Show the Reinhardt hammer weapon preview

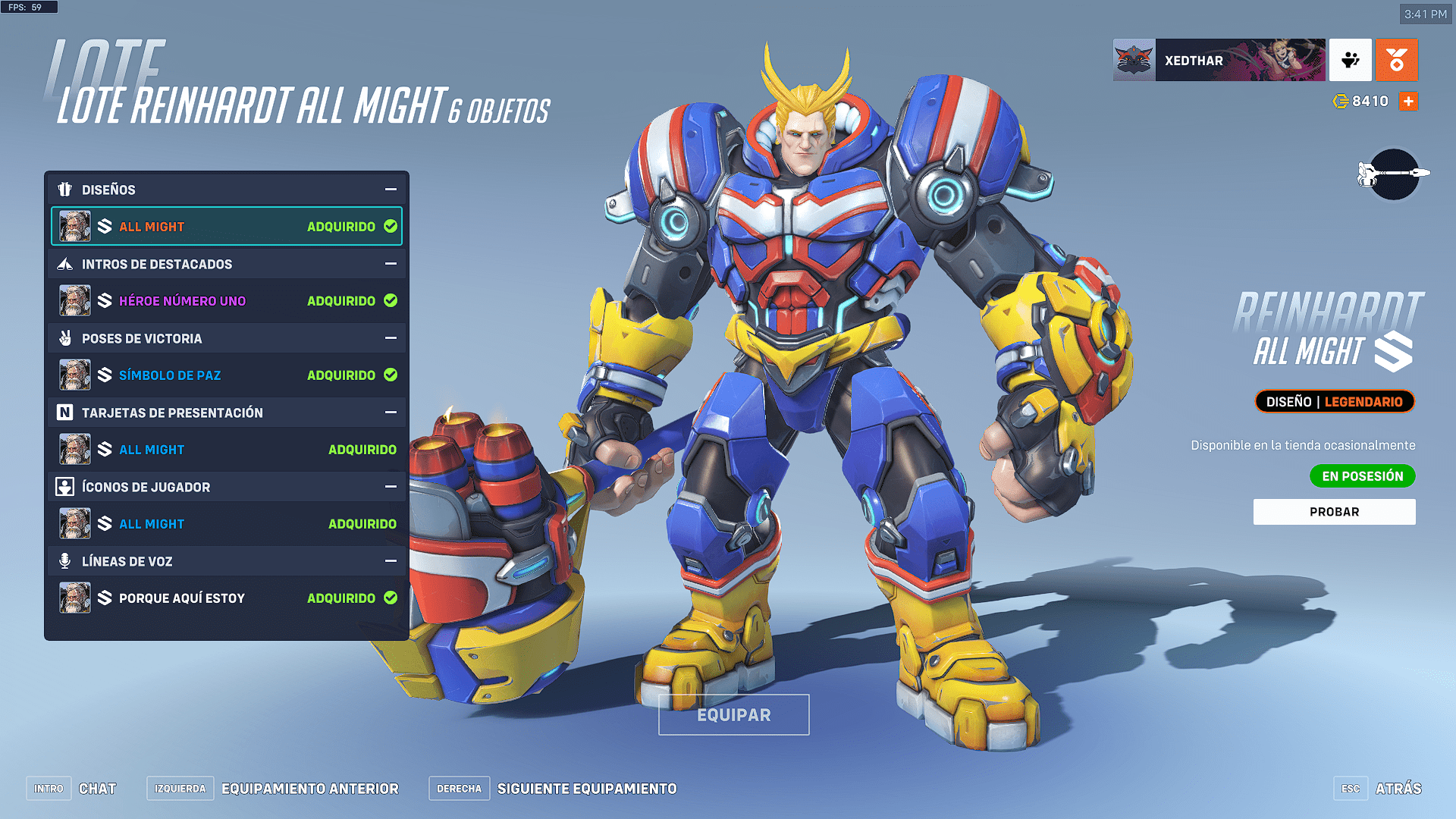click(x=1394, y=174)
